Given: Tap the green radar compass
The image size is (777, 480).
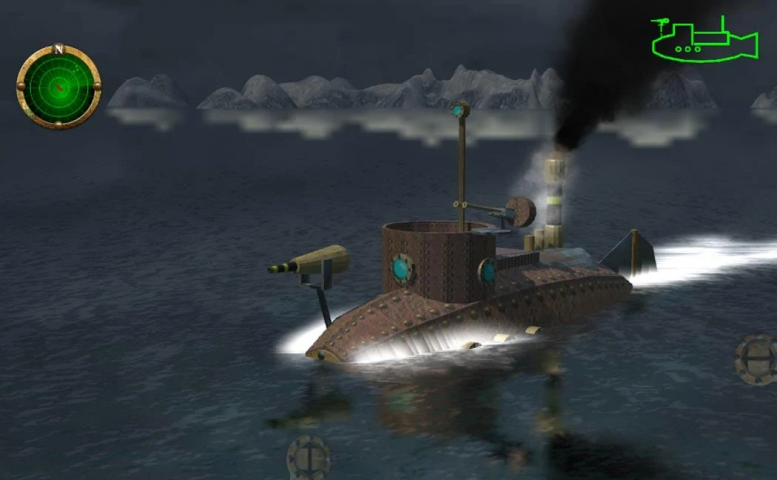Looking at the screenshot, I should coord(59,87).
